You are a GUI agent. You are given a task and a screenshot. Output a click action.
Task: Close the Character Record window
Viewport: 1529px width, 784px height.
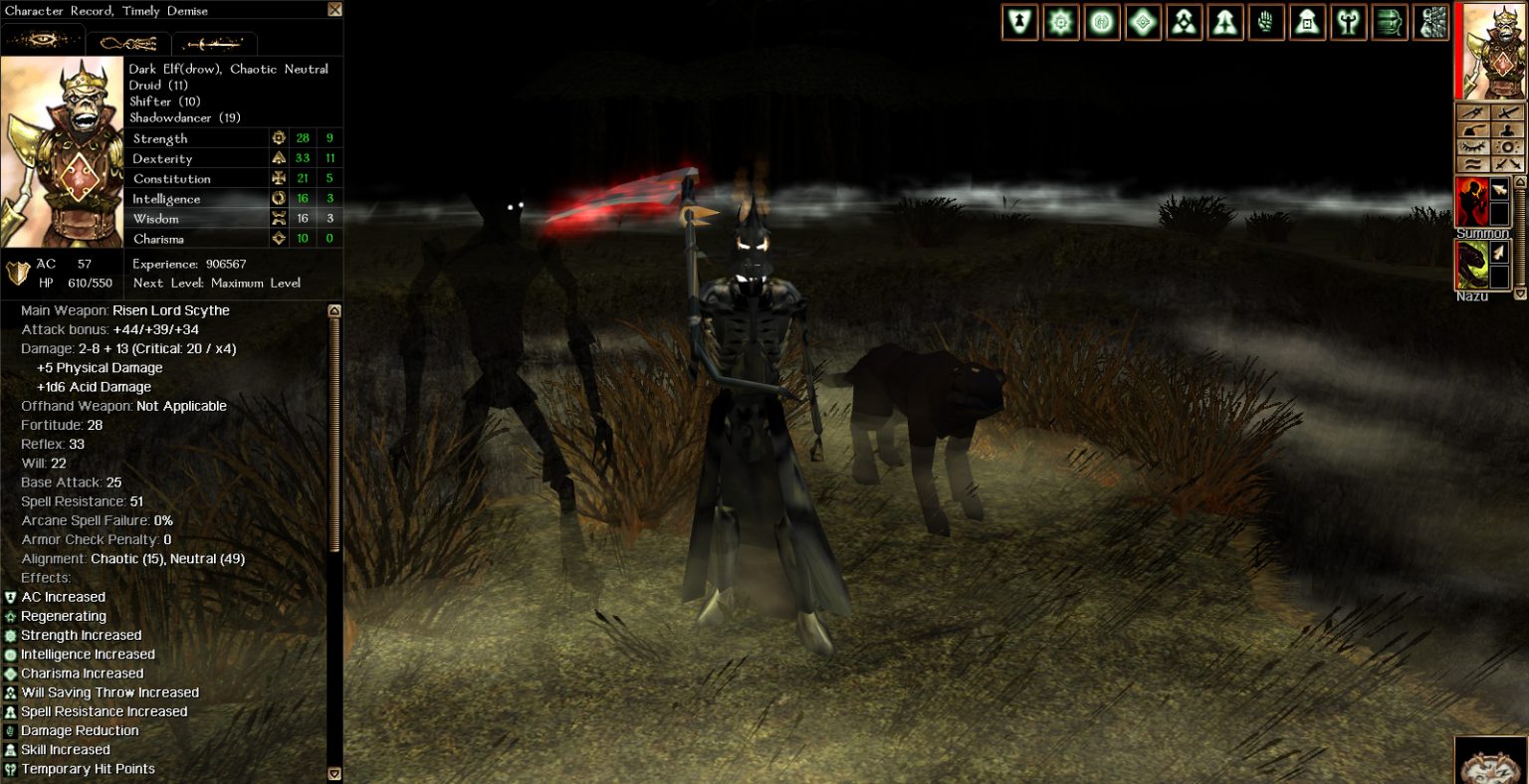coord(334,10)
